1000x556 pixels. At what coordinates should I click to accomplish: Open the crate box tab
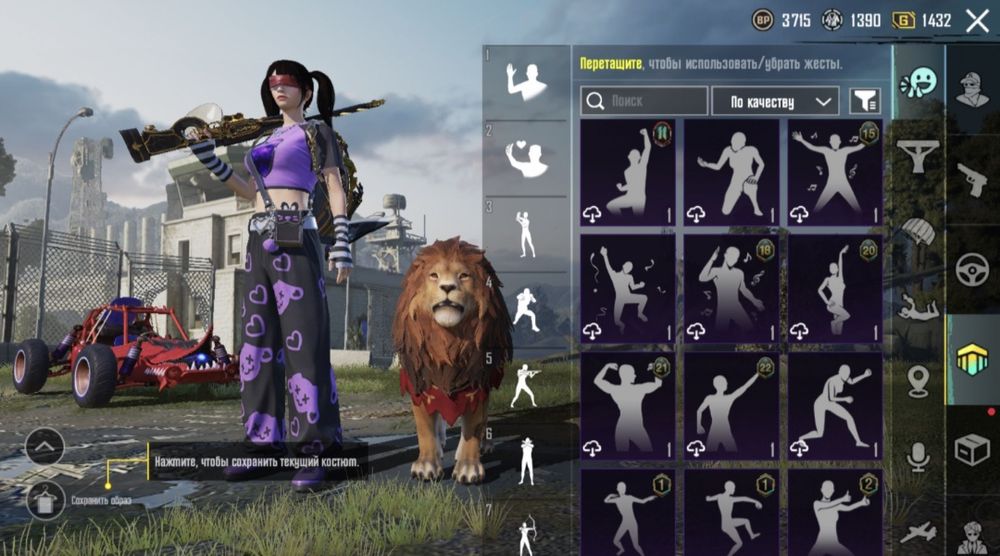[x=972, y=450]
